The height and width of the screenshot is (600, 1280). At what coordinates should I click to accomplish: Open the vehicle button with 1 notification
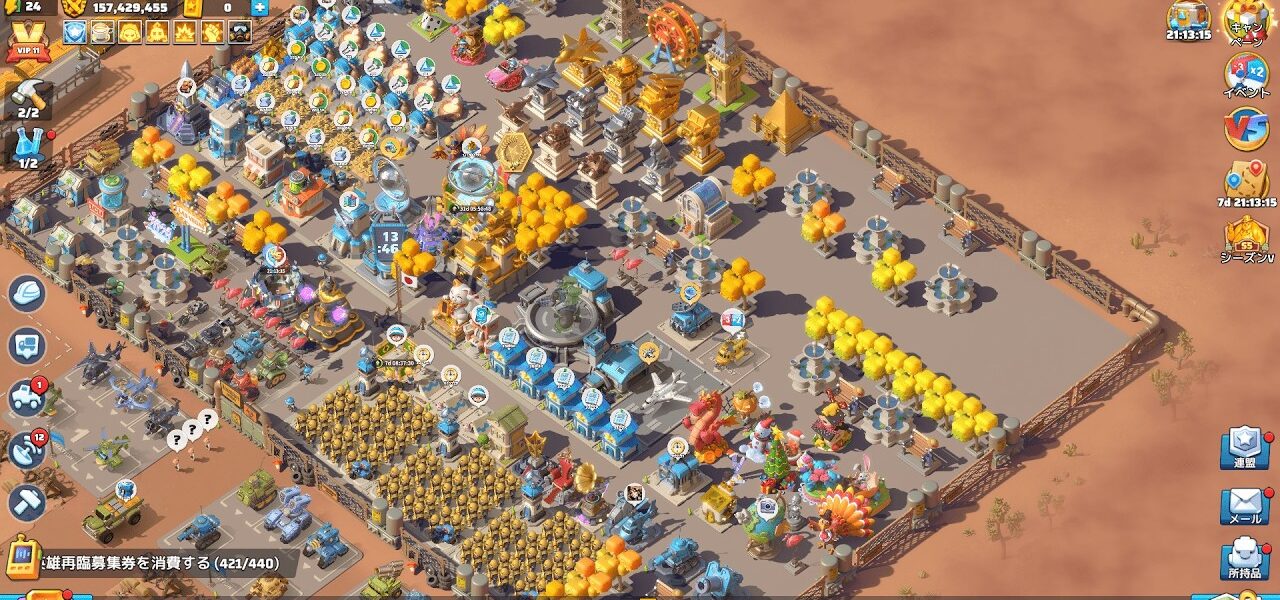click(x=27, y=398)
